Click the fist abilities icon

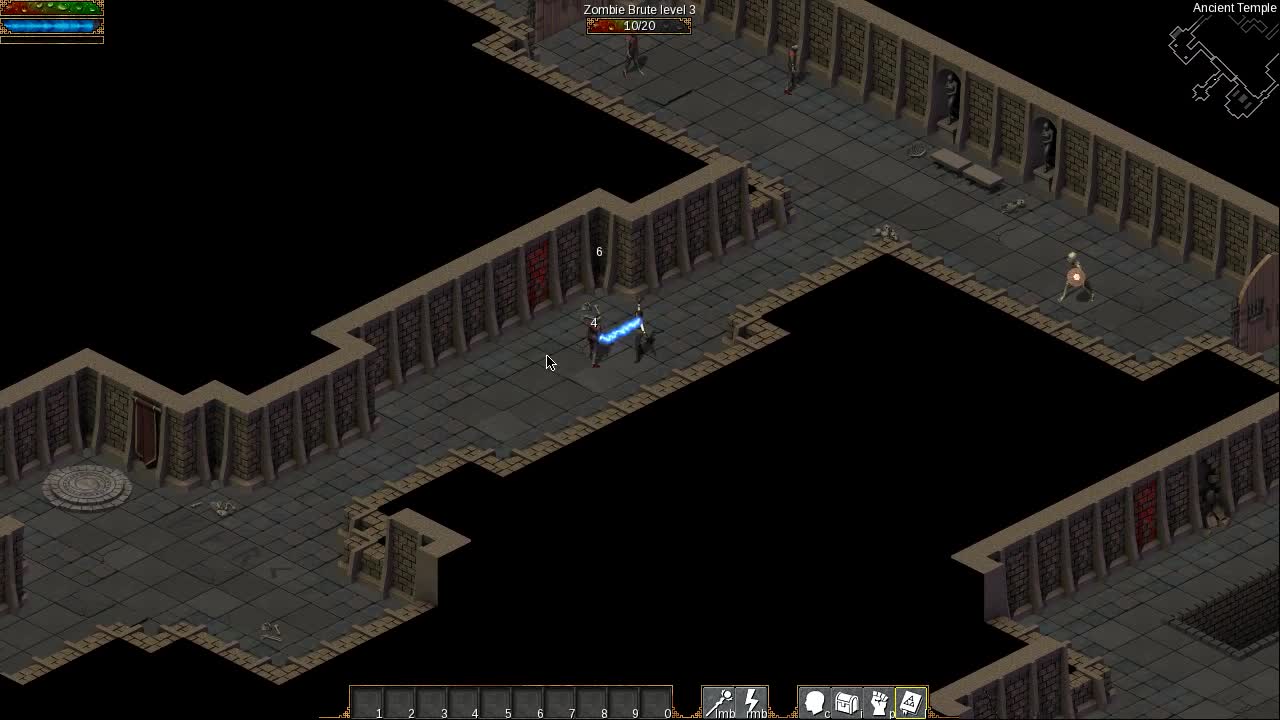point(879,700)
